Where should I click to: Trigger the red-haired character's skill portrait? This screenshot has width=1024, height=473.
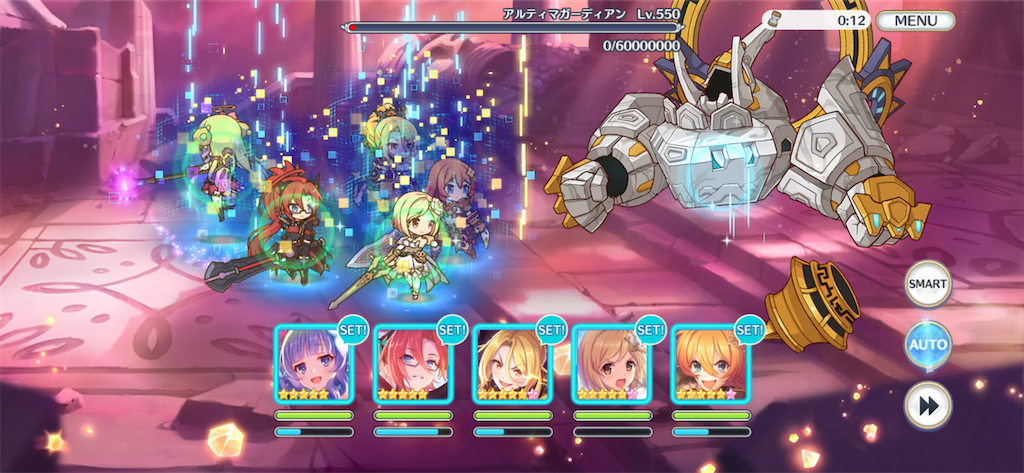tap(412, 364)
